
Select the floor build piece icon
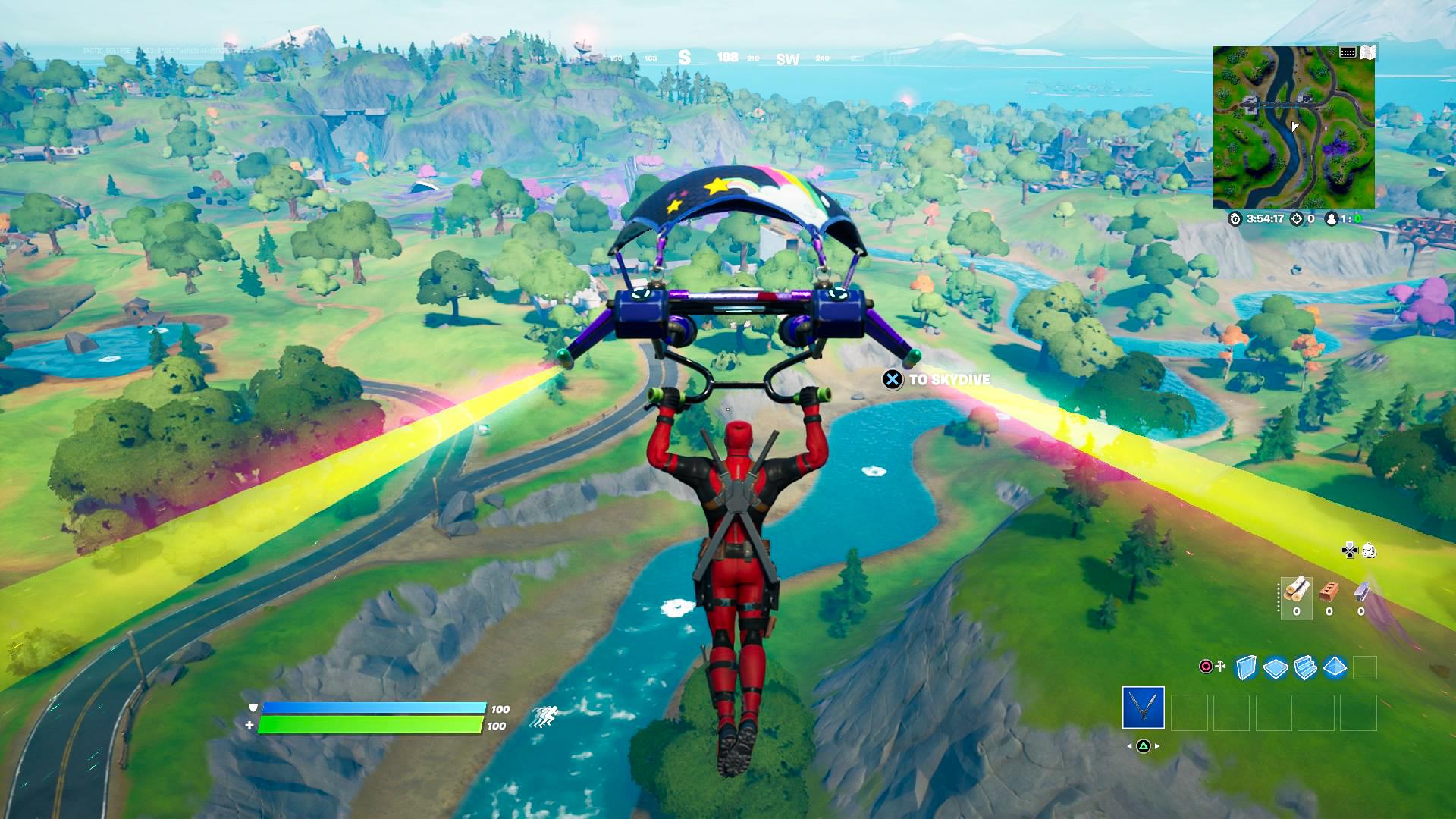coord(1275,668)
